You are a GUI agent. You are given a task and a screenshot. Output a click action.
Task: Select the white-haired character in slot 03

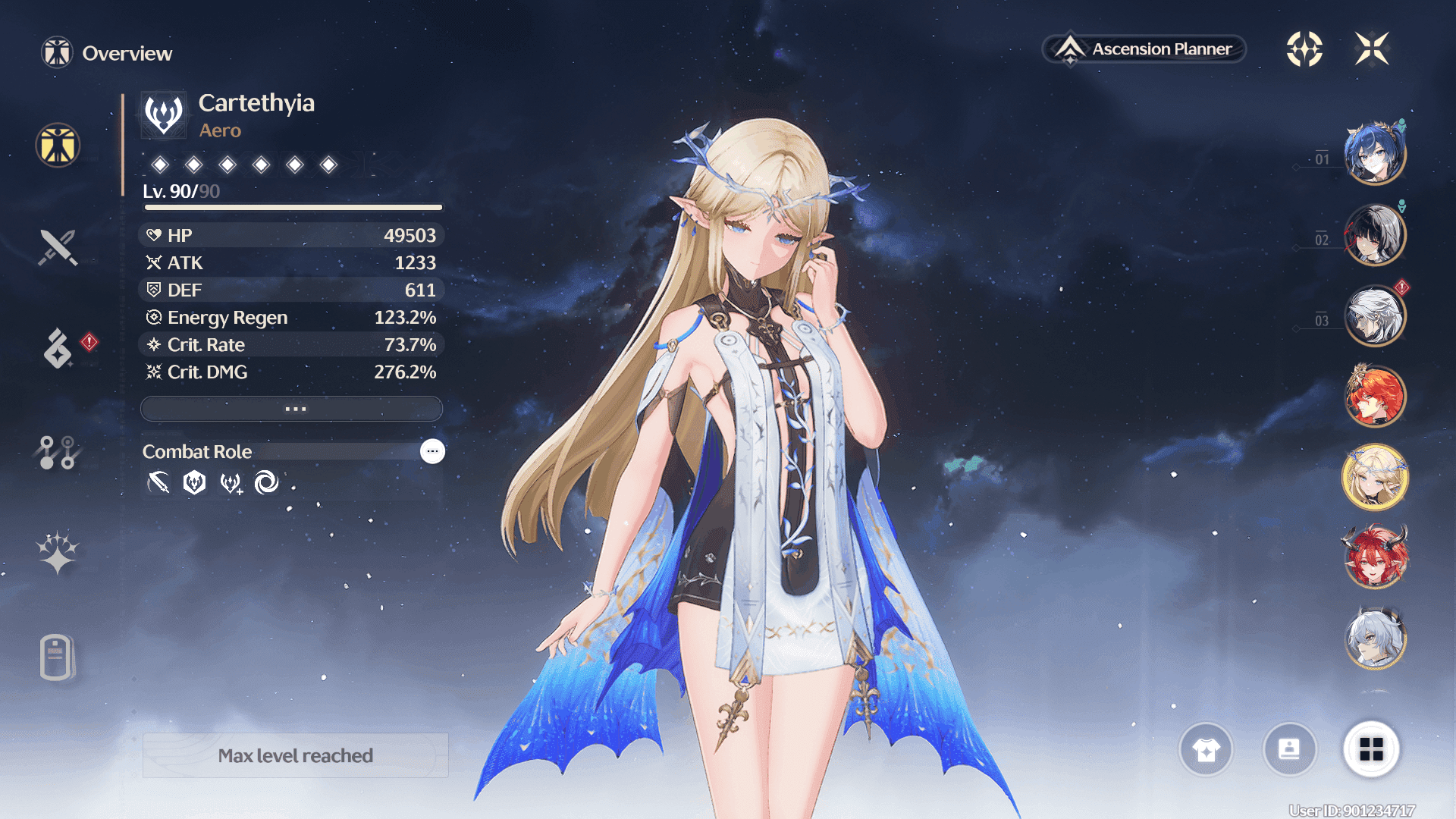point(1375,315)
